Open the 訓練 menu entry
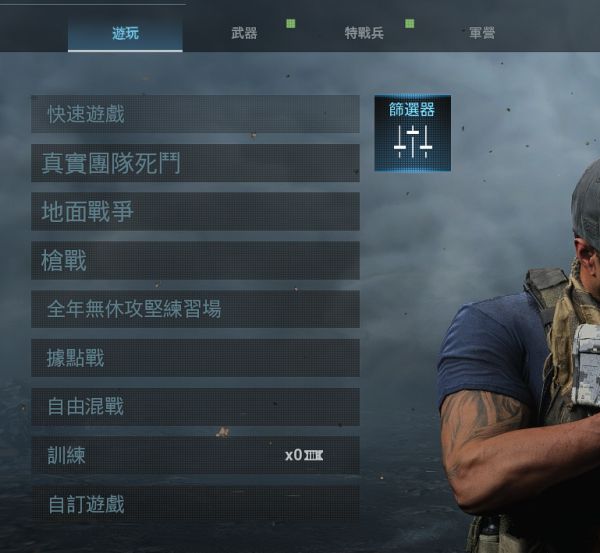The image size is (600, 553). tap(195, 455)
